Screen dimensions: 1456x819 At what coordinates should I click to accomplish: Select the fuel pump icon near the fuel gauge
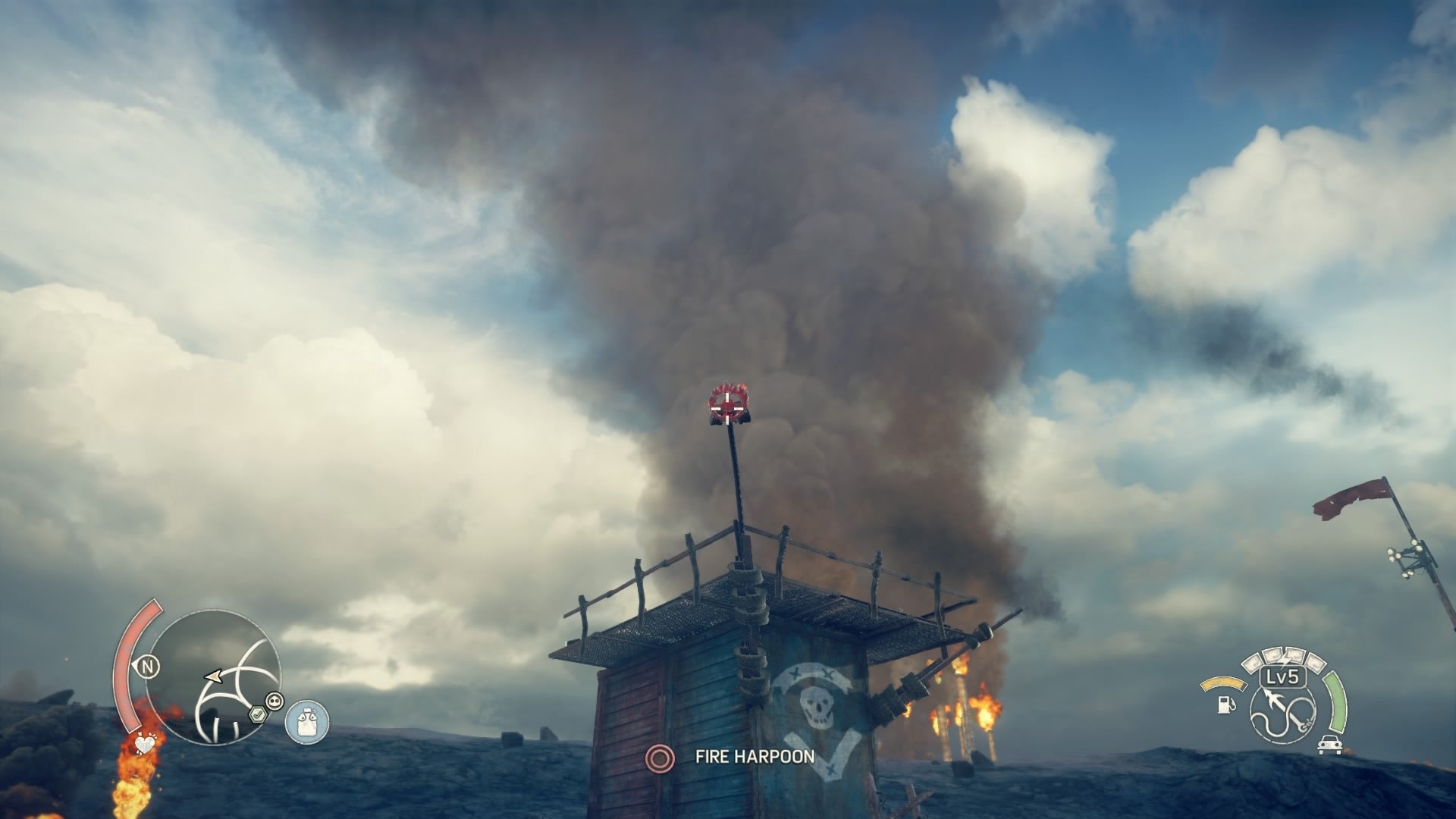[x=1225, y=704]
